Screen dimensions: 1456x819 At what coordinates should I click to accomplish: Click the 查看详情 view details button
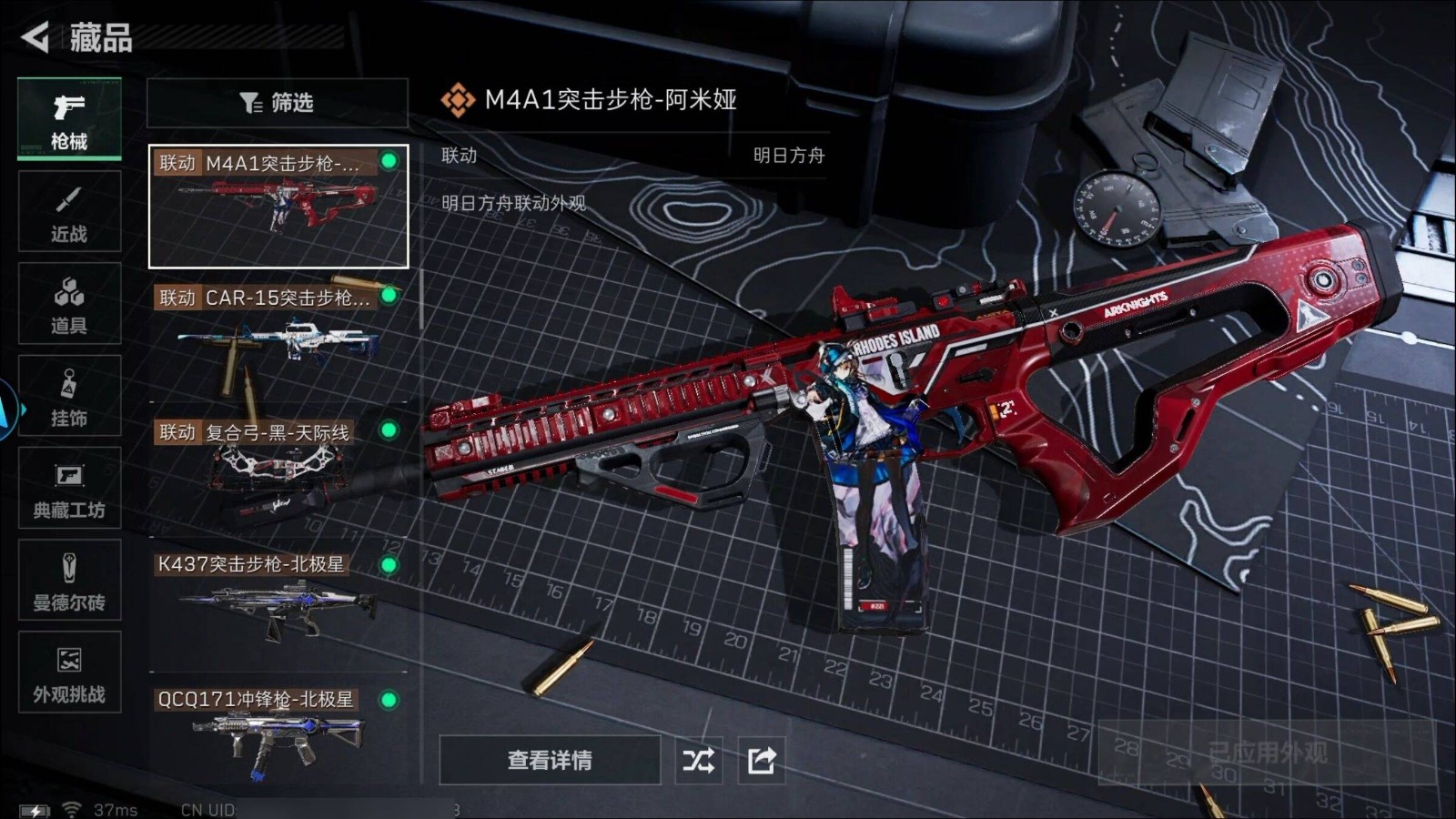[x=550, y=760]
